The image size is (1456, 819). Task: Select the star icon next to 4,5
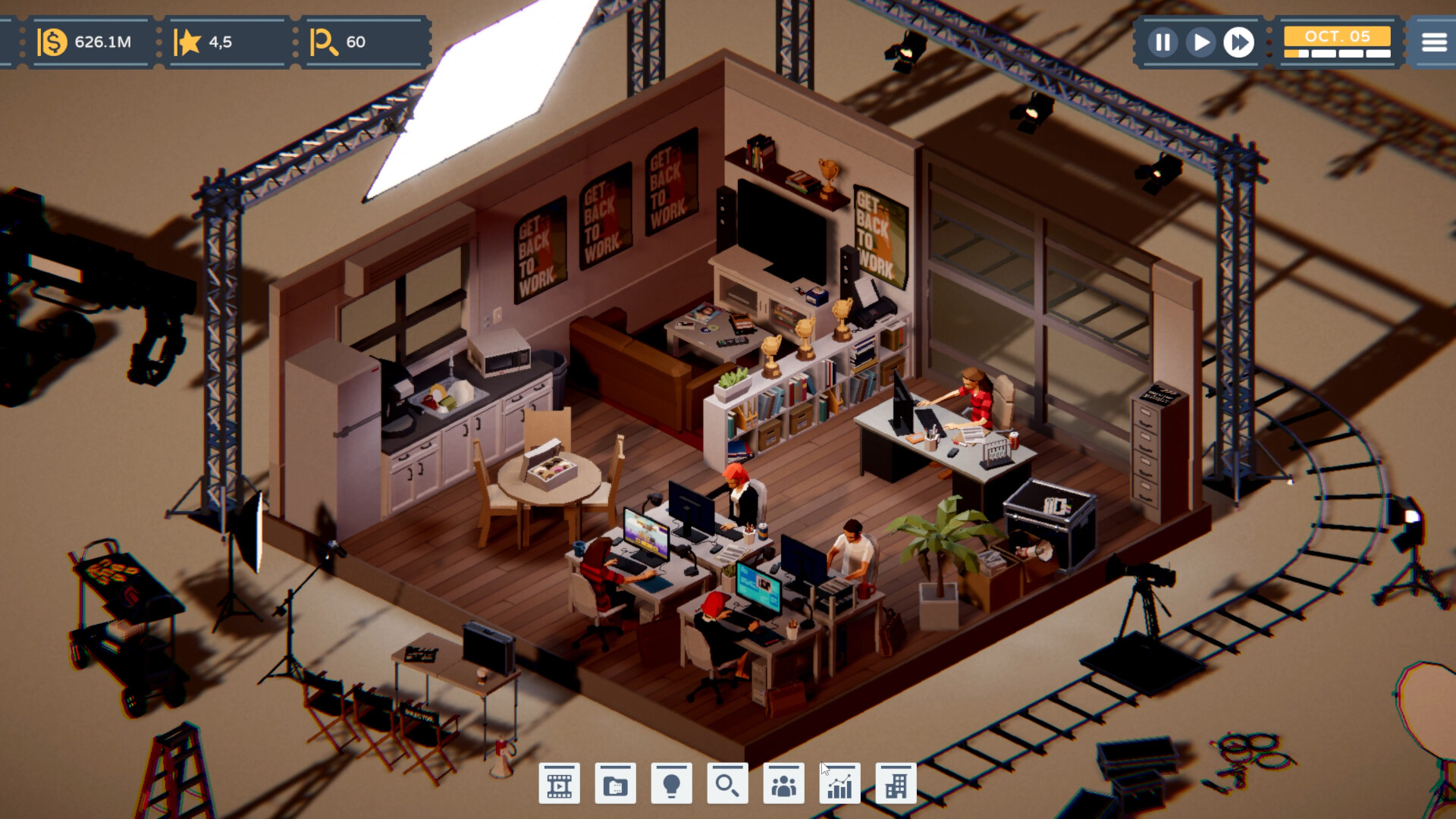[189, 42]
